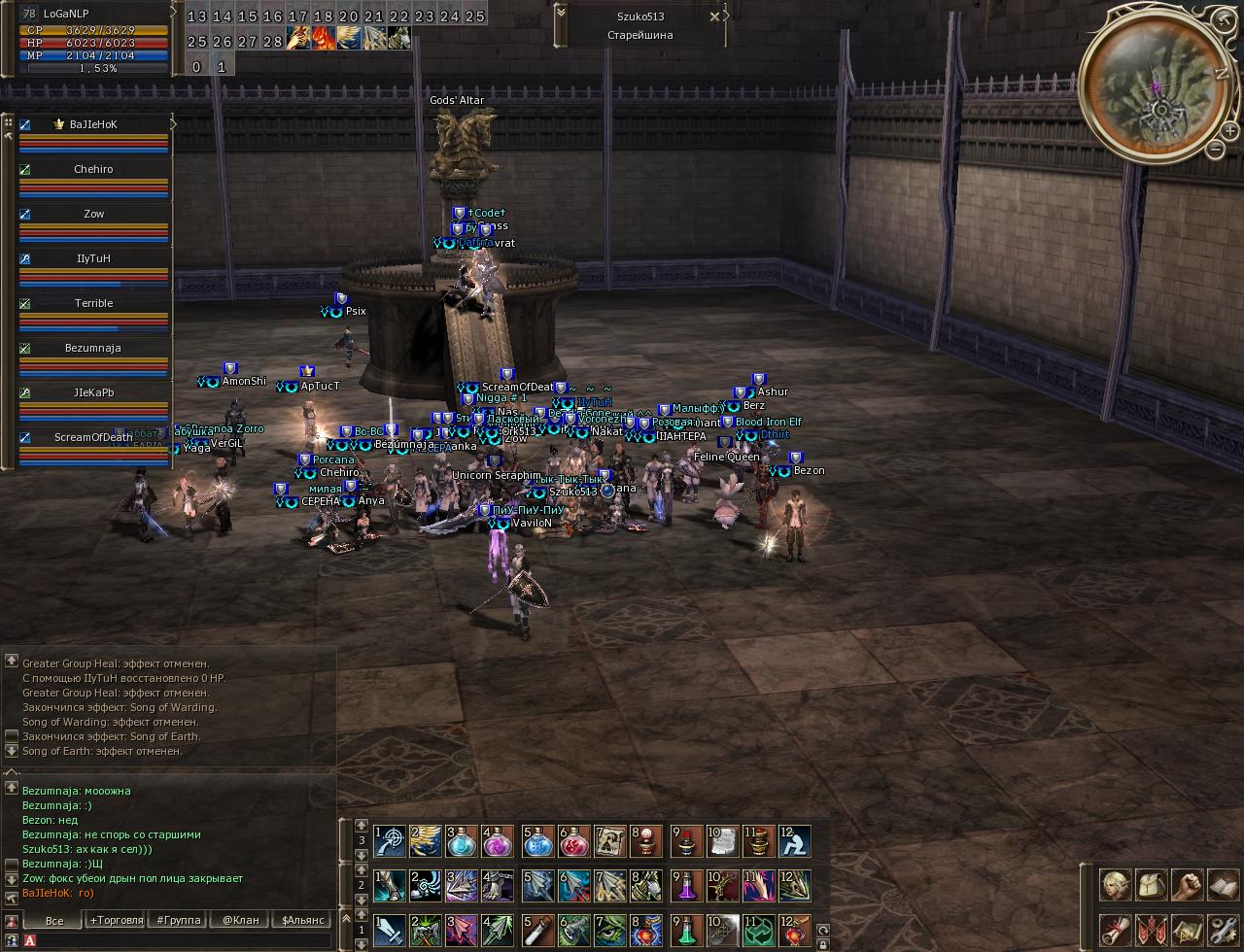Use the sit-down action in hotbar slot 12
Image resolution: width=1244 pixels, height=952 pixels.
click(794, 841)
